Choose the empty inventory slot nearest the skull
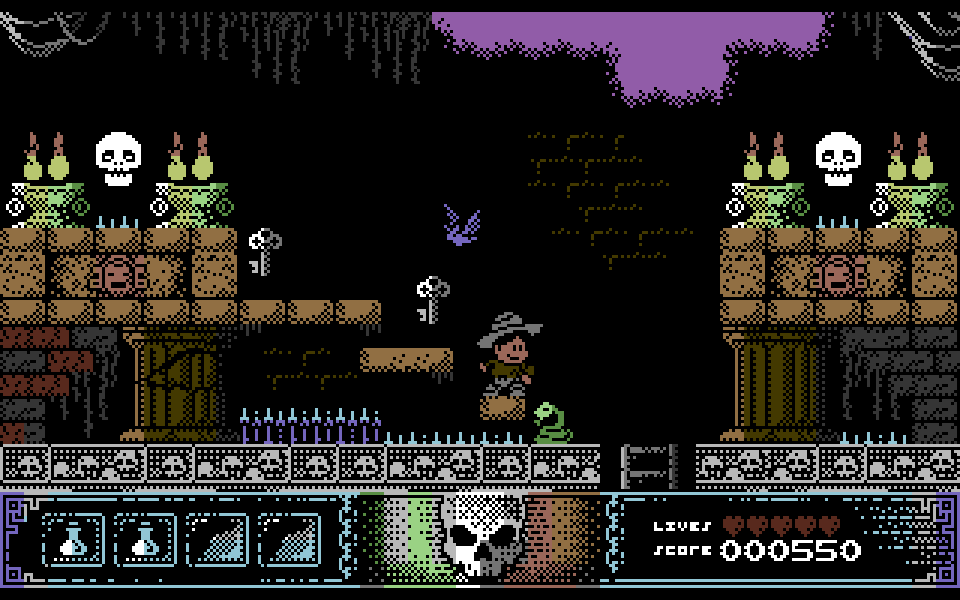Screen dimensions: 960x600 click(x=289, y=540)
